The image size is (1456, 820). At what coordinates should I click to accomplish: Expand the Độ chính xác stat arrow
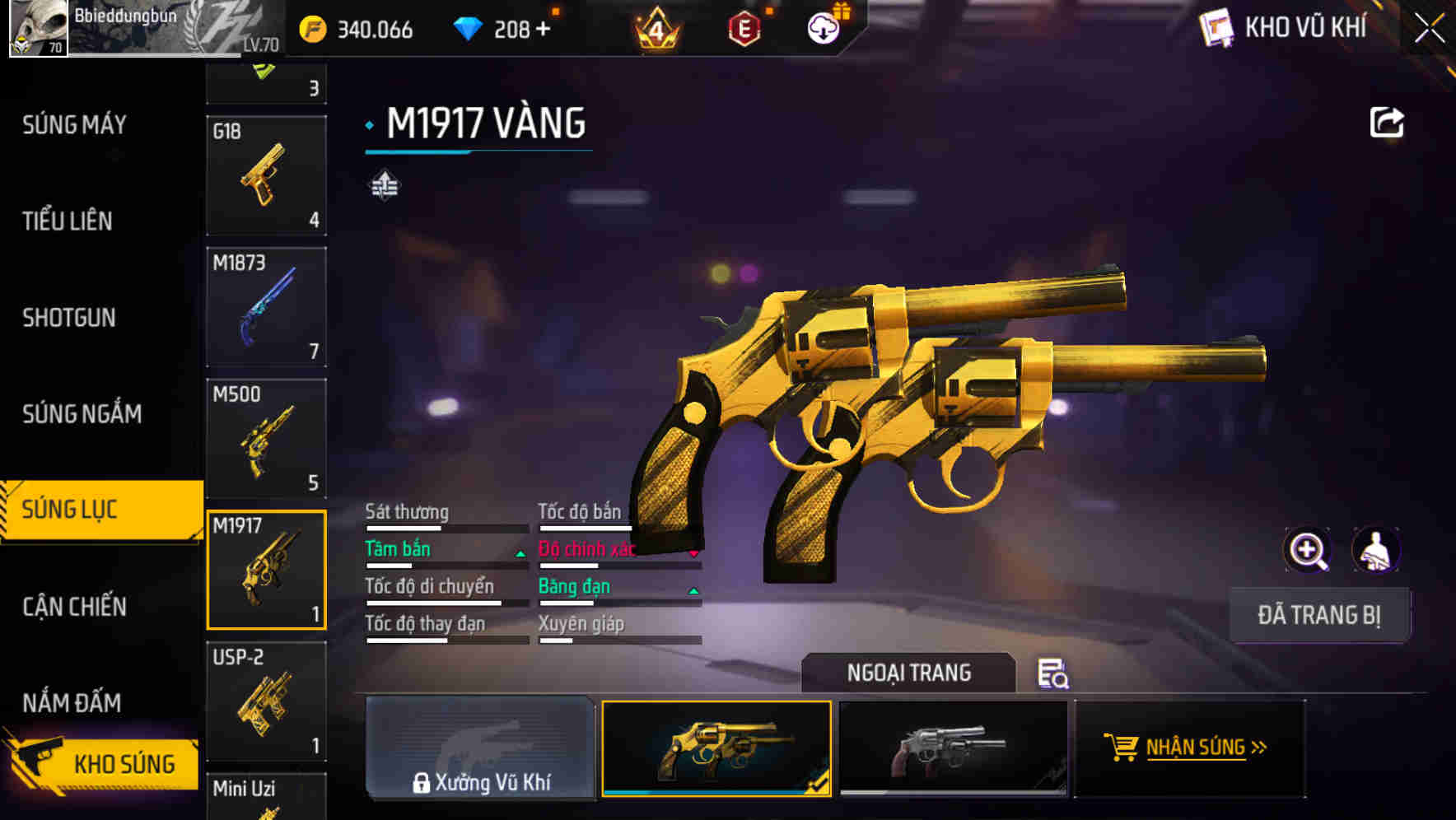tap(694, 554)
